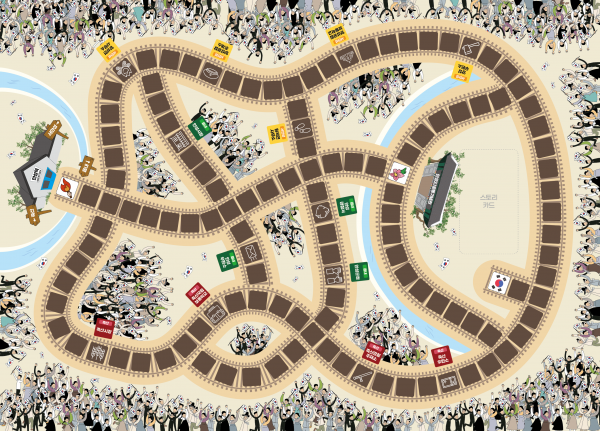Select the pink flower tile
The image size is (600, 431).
click(x=399, y=172)
